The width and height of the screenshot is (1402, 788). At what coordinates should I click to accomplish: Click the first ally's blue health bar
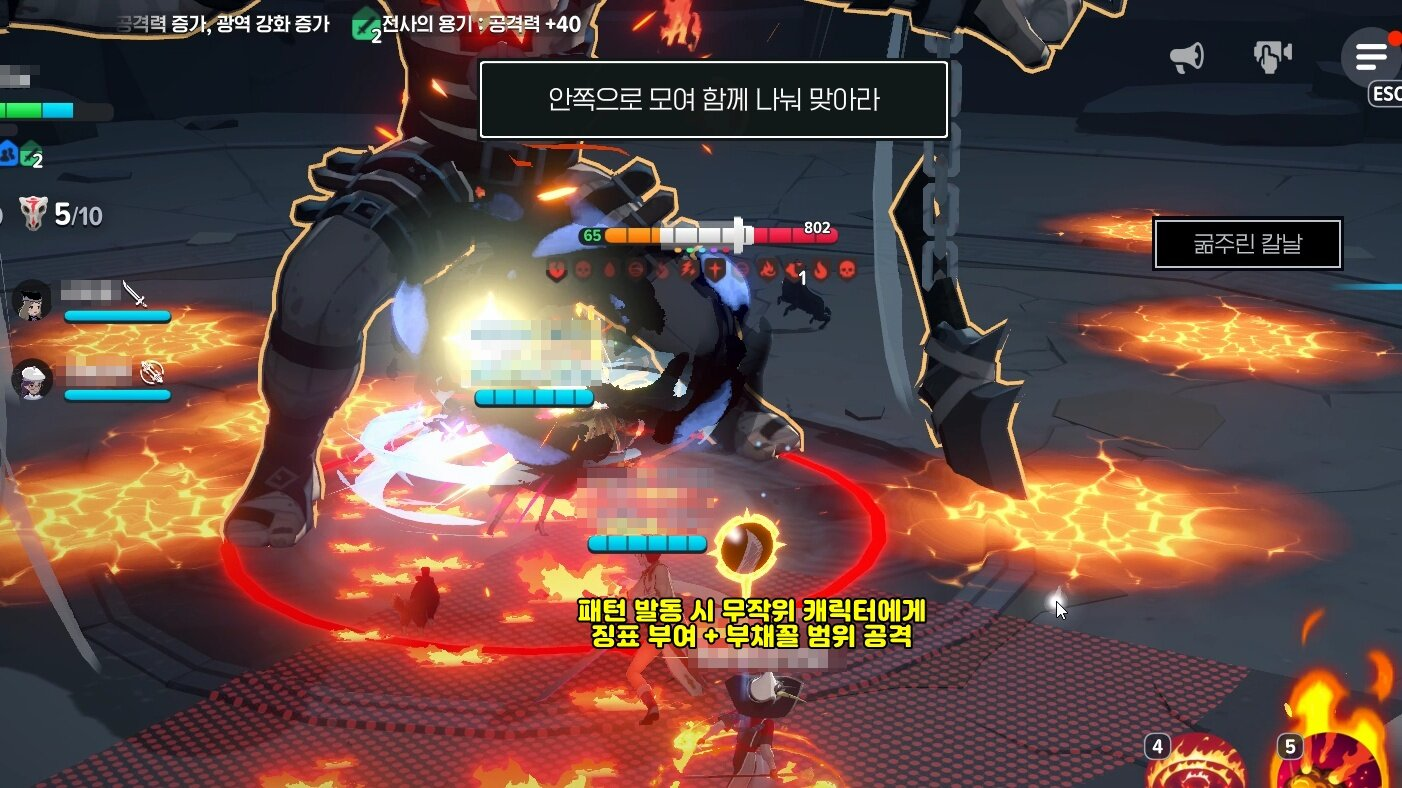point(115,317)
